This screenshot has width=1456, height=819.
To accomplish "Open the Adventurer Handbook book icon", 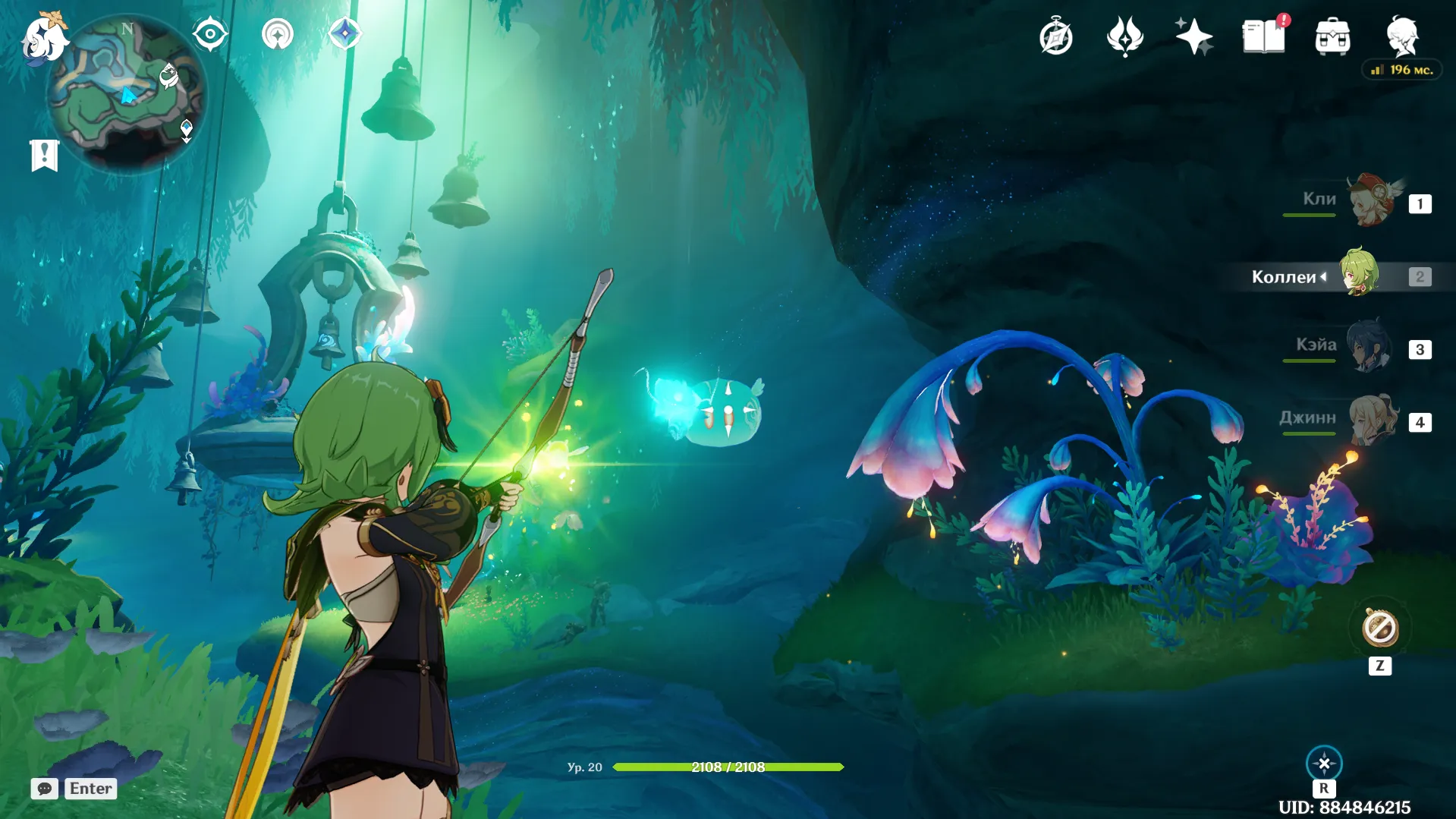I will (1263, 36).
